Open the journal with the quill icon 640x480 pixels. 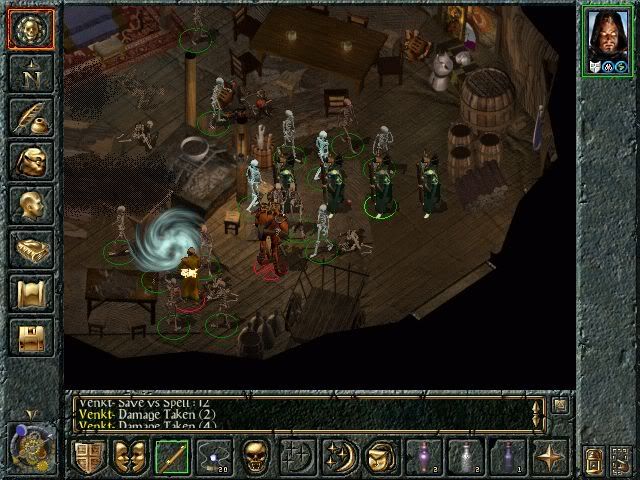29,116
